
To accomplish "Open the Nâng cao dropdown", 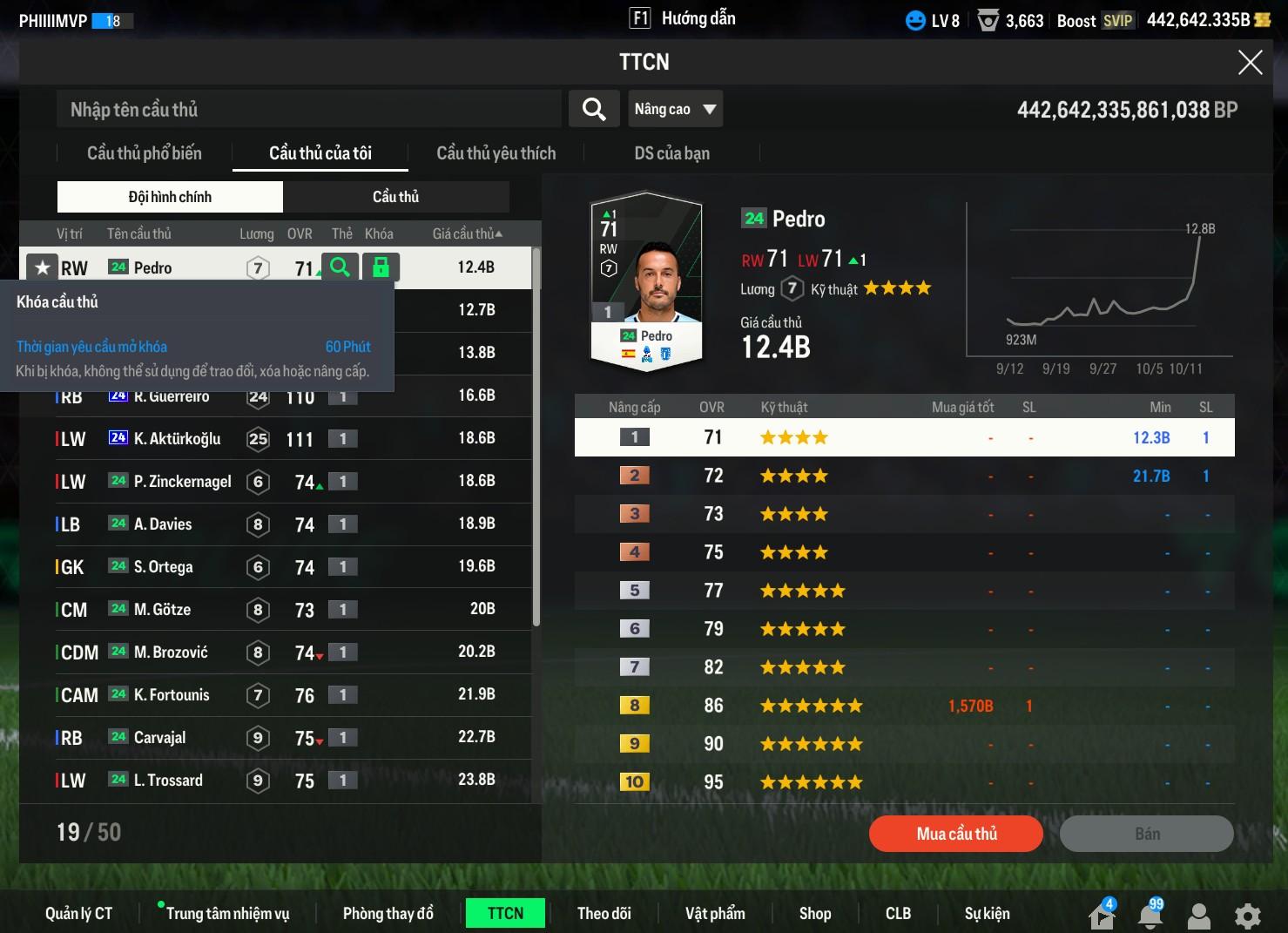I will 675,110.
